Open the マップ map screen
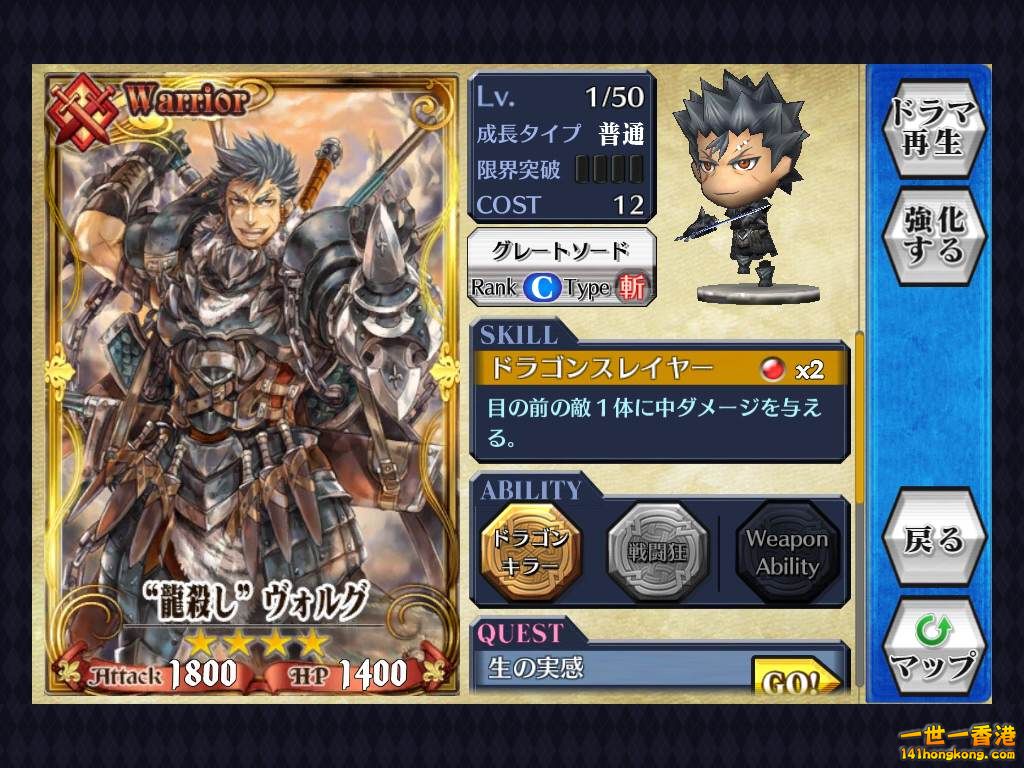Screen dimensions: 1024x768 (x=934, y=649)
